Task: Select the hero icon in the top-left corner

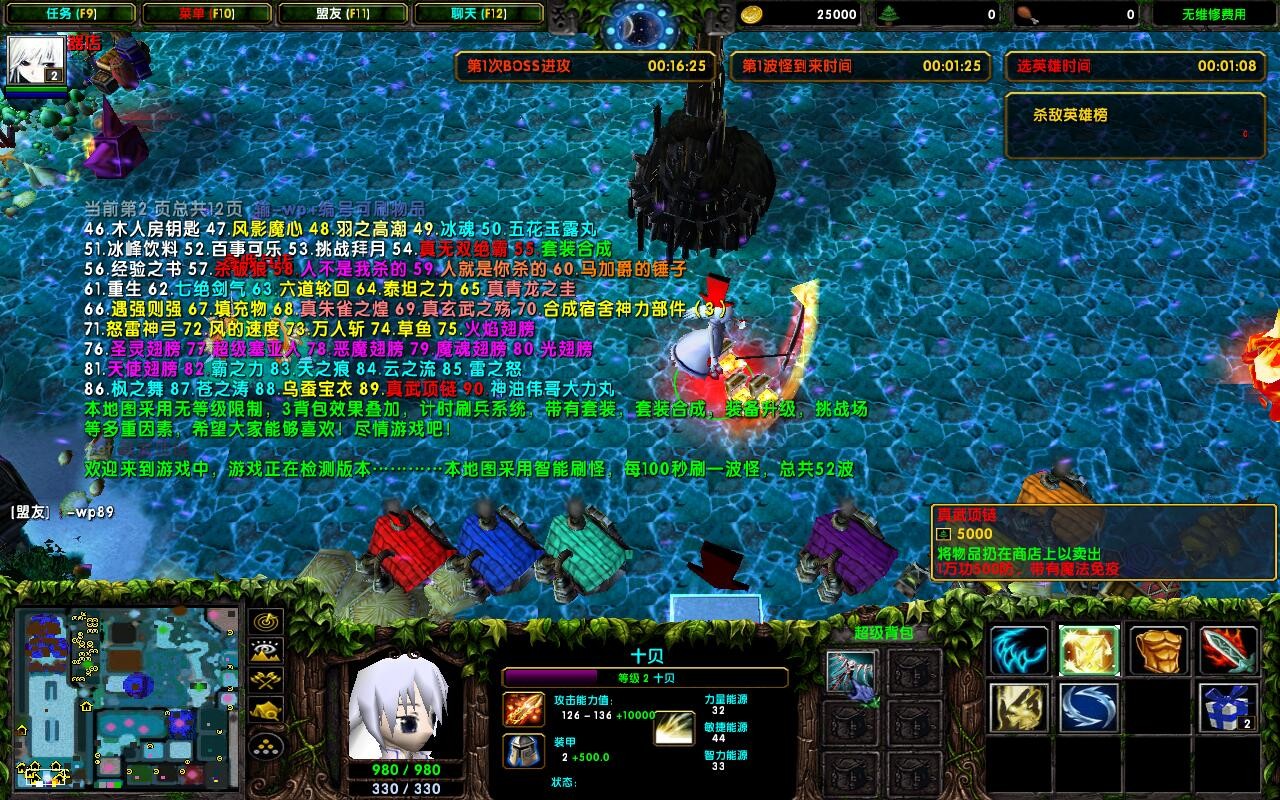Action: point(37,60)
